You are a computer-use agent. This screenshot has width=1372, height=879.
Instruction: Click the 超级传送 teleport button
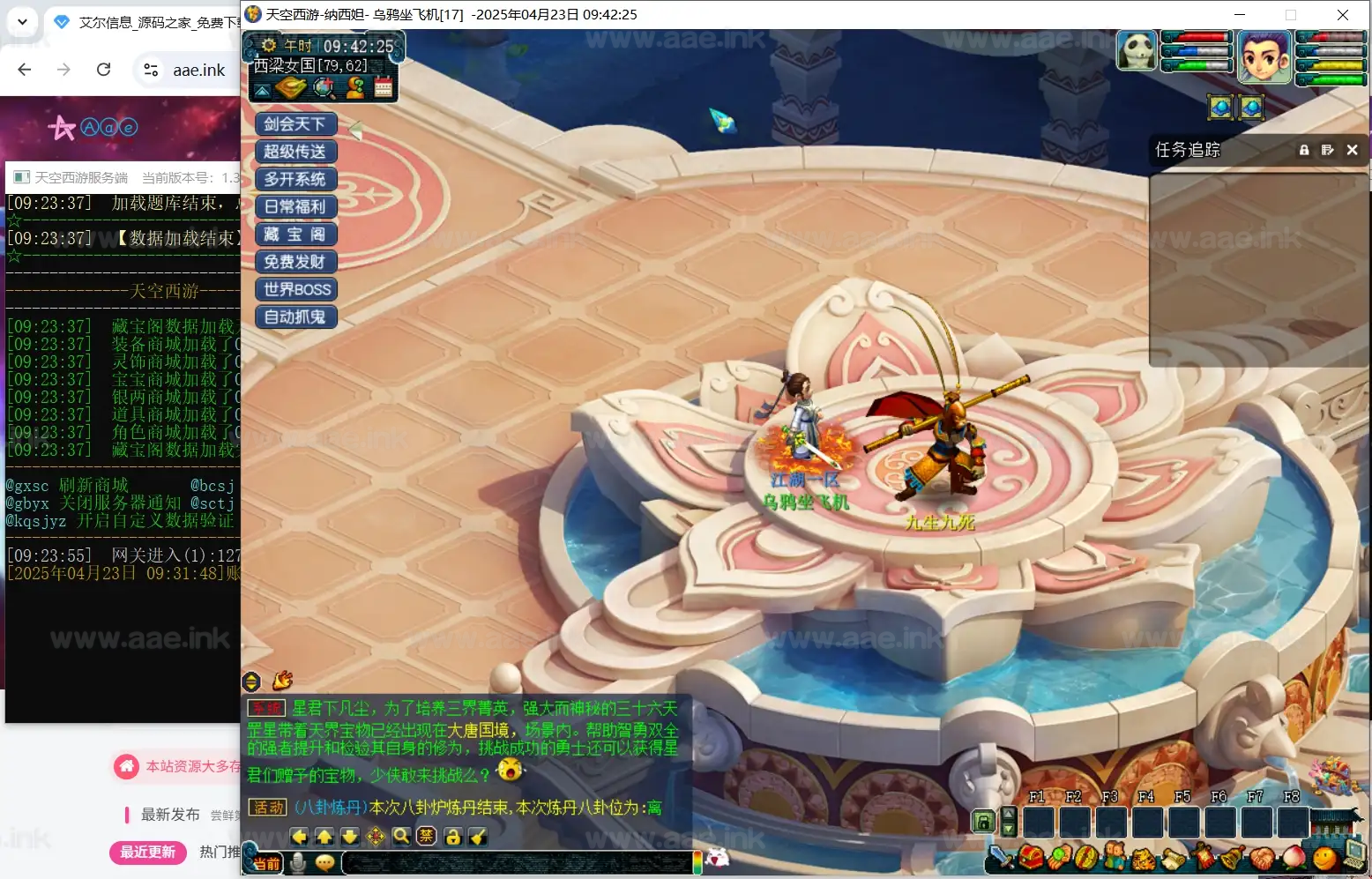295,152
